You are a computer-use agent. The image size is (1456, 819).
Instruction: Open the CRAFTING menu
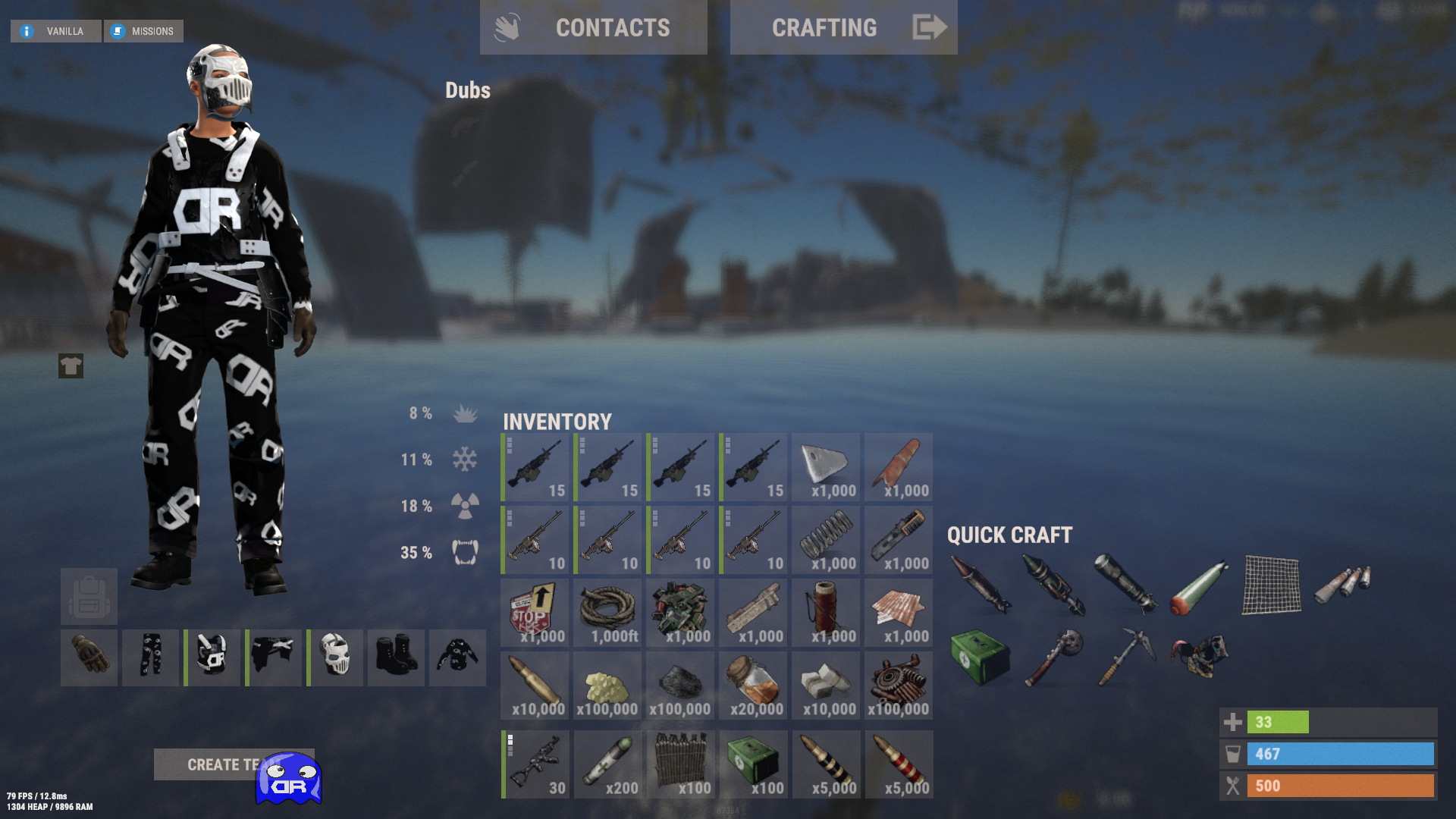pos(824,27)
